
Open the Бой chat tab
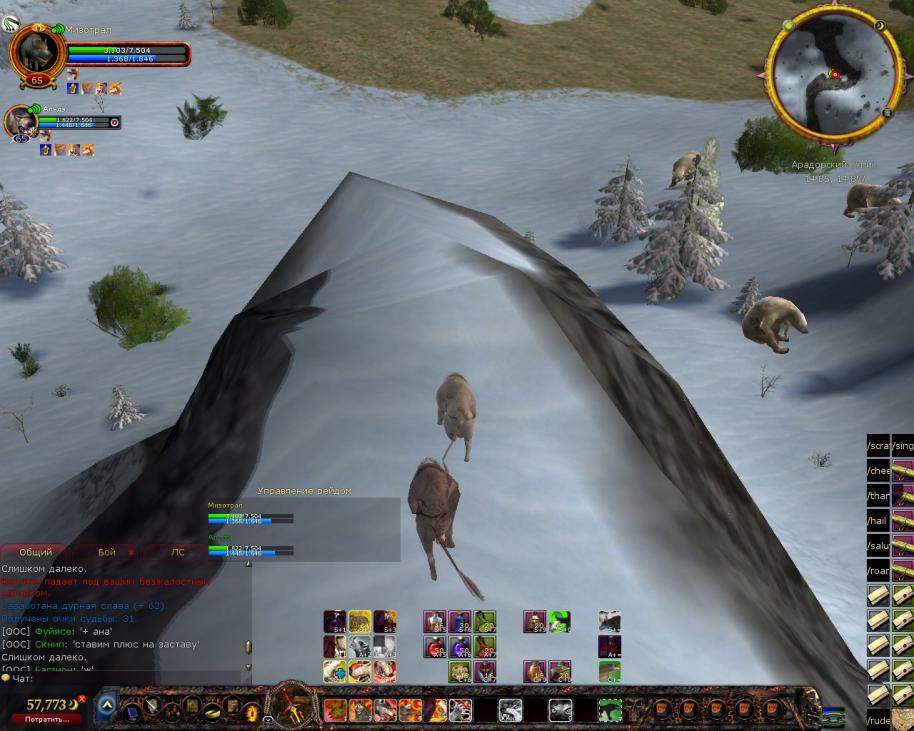(x=107, y=552)
